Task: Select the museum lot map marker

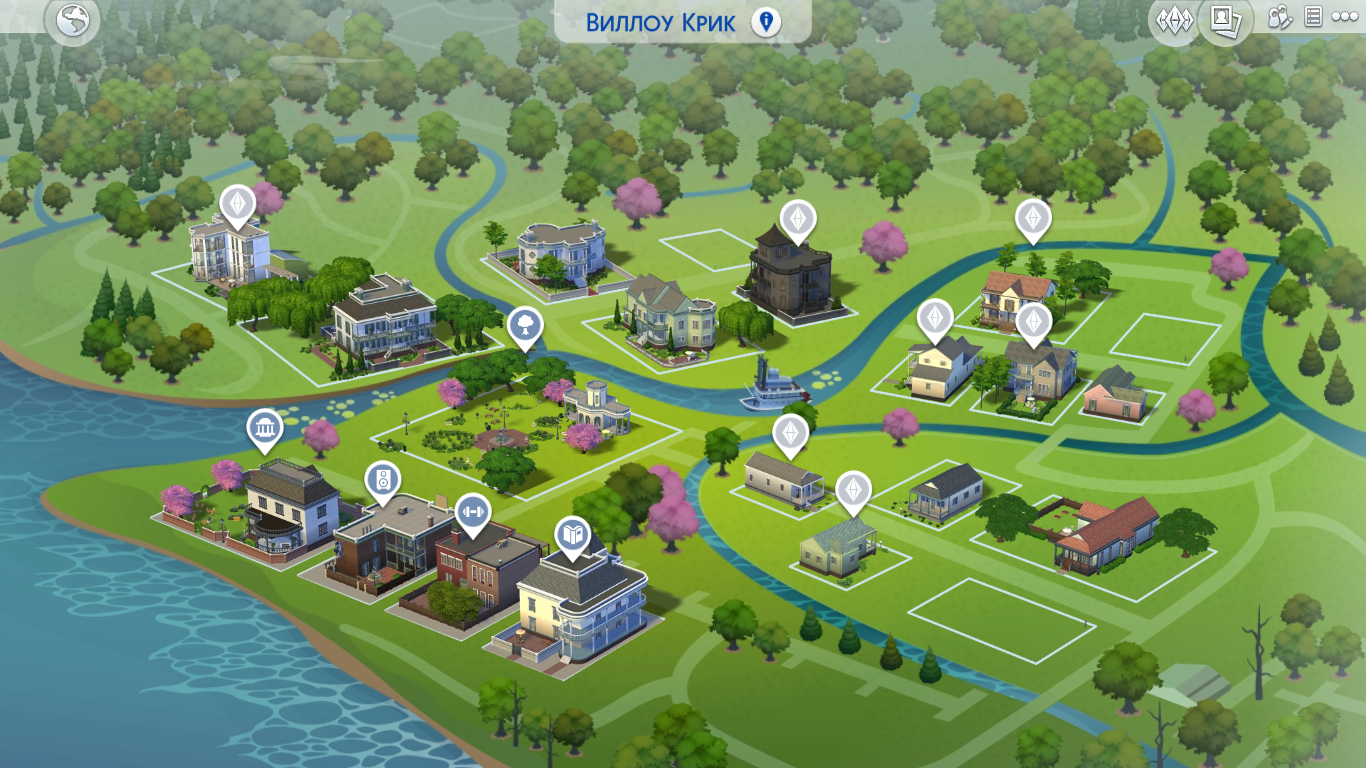Action: point(265,428)
